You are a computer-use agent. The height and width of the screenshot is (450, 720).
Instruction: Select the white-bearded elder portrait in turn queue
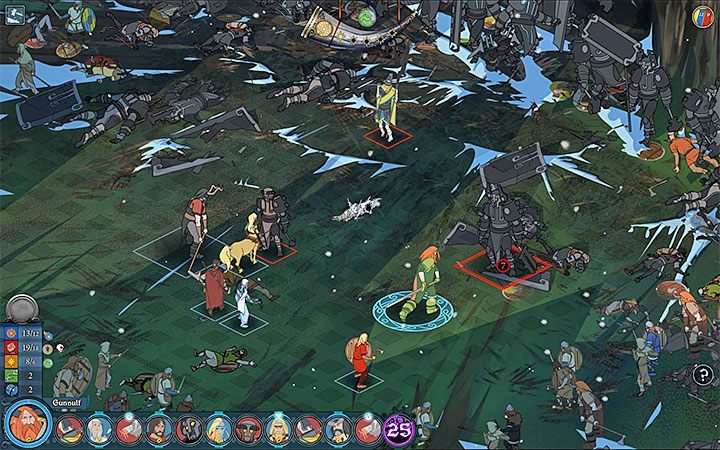coord(97,430)
